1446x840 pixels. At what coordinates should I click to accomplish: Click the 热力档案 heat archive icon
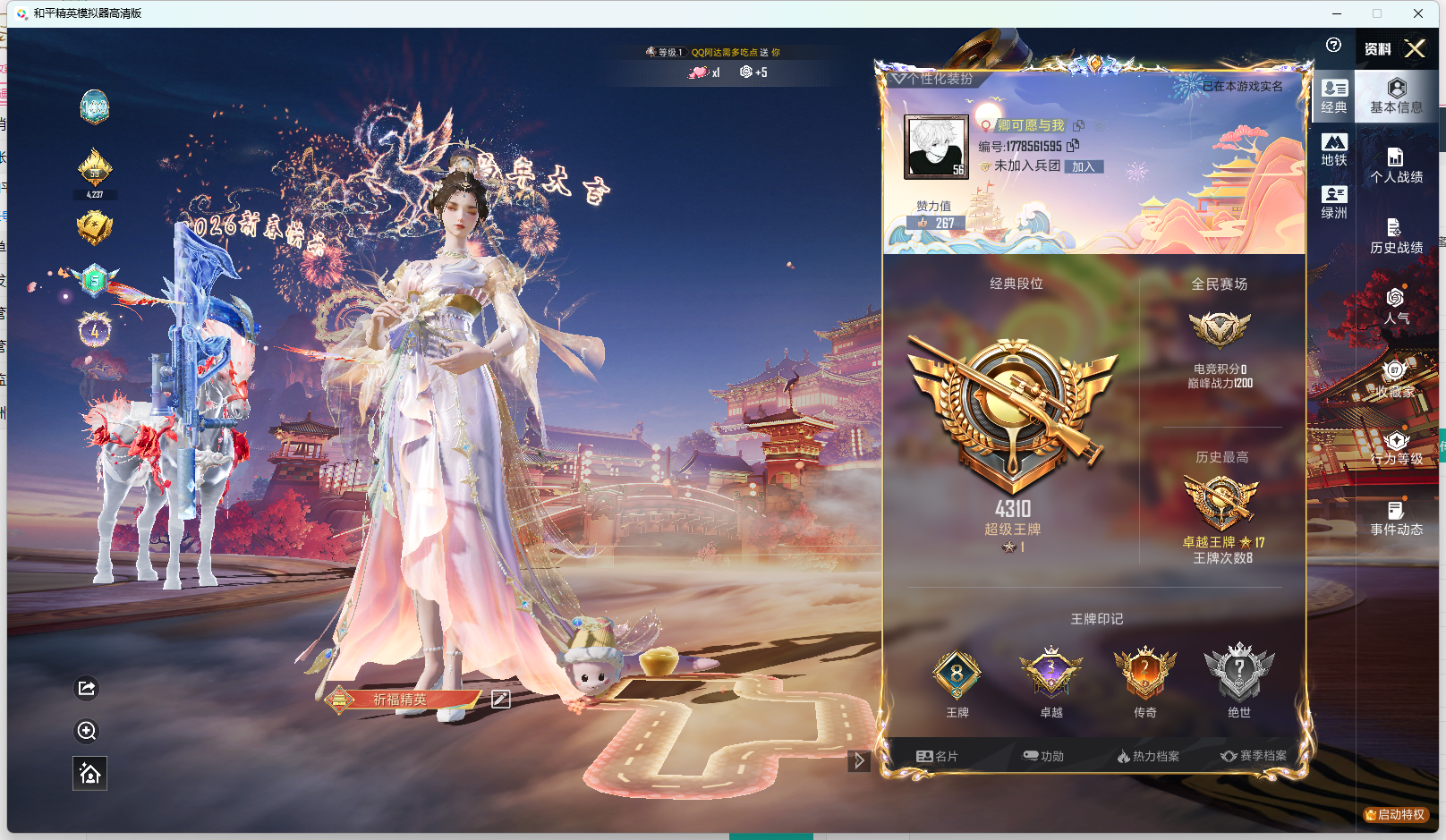pyautogui.click(x=1150, y=756)
